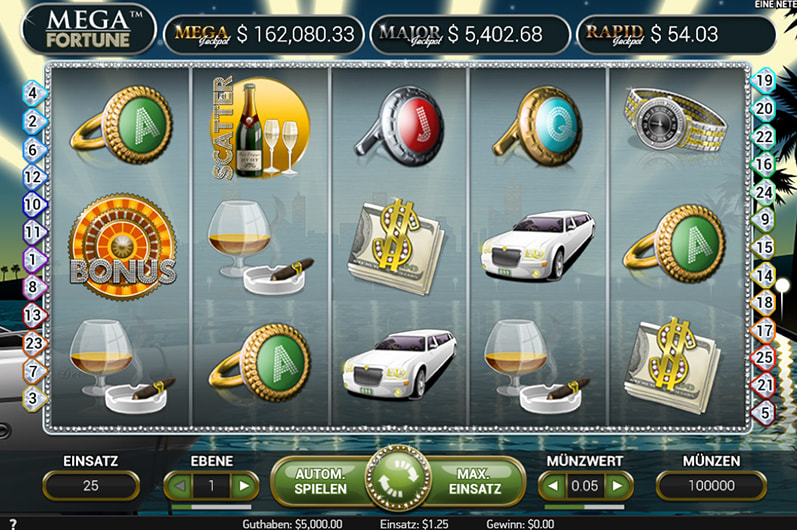Show payline 3 marker

[x=32, y=397]
